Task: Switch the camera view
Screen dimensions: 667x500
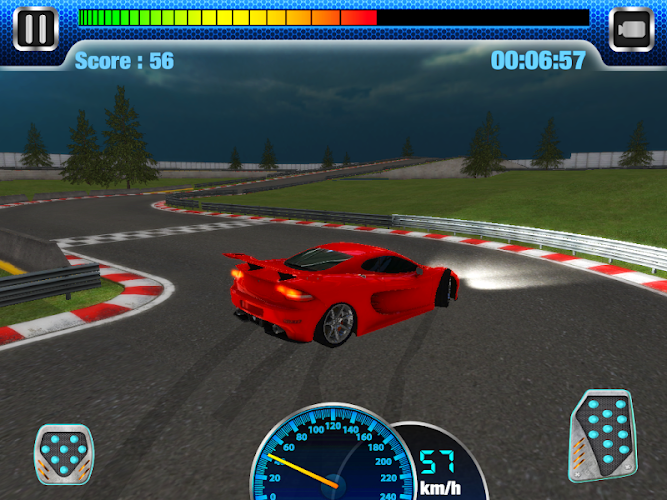Action: (631, 28)
